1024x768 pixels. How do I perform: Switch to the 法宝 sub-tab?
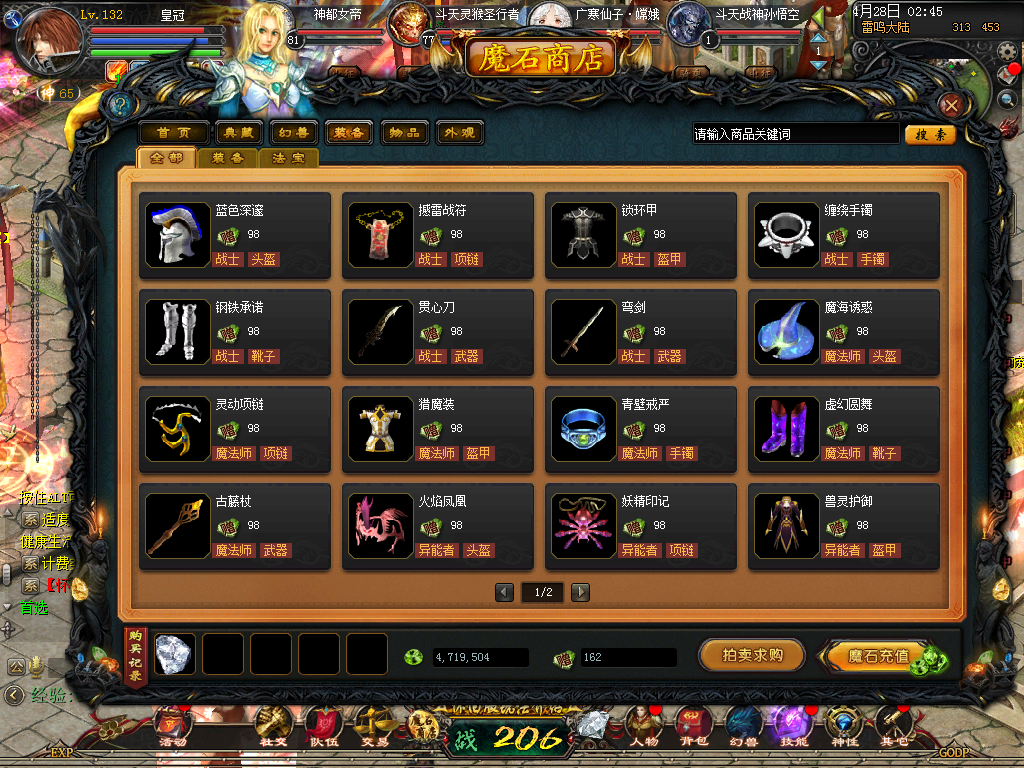(x=289, y=158)
